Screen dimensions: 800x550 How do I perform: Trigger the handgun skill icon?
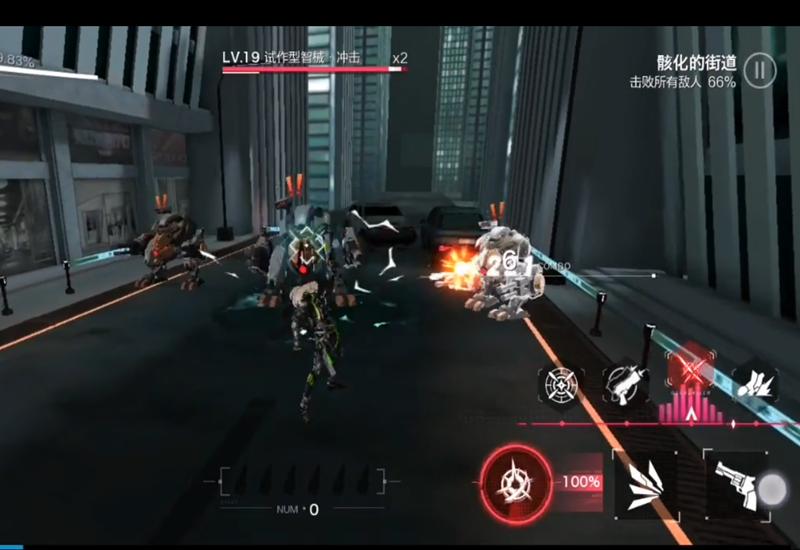[626, 383]
